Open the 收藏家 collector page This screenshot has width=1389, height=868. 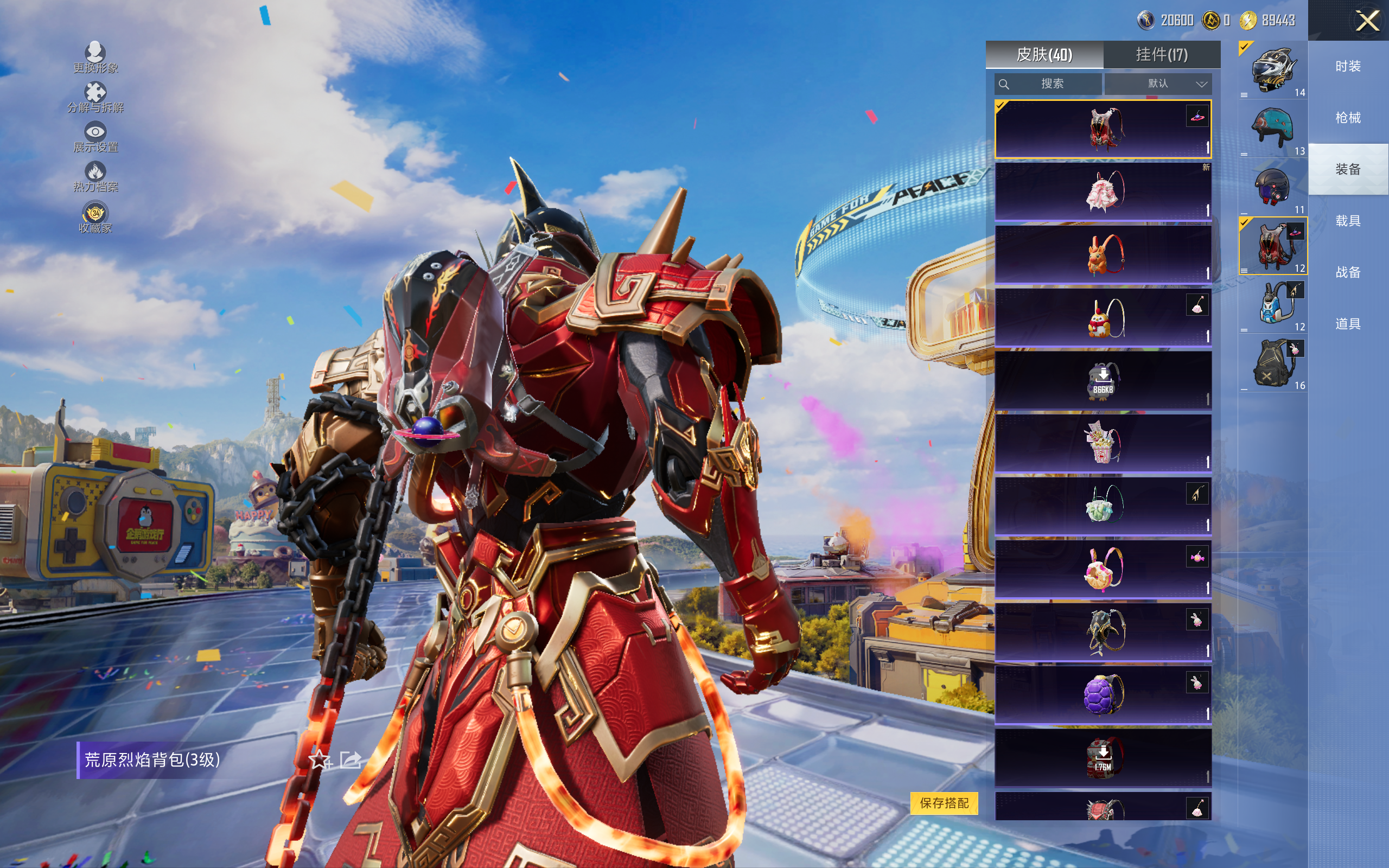95,218
